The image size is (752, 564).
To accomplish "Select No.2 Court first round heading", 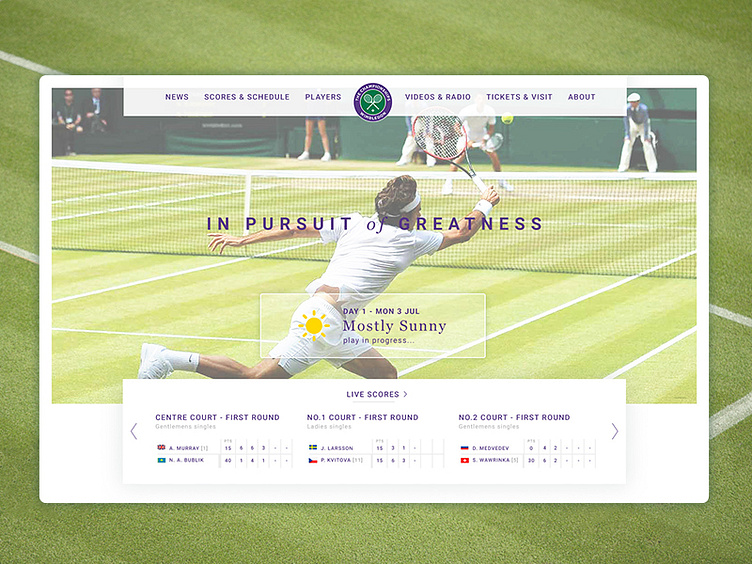I will [514, 417].
